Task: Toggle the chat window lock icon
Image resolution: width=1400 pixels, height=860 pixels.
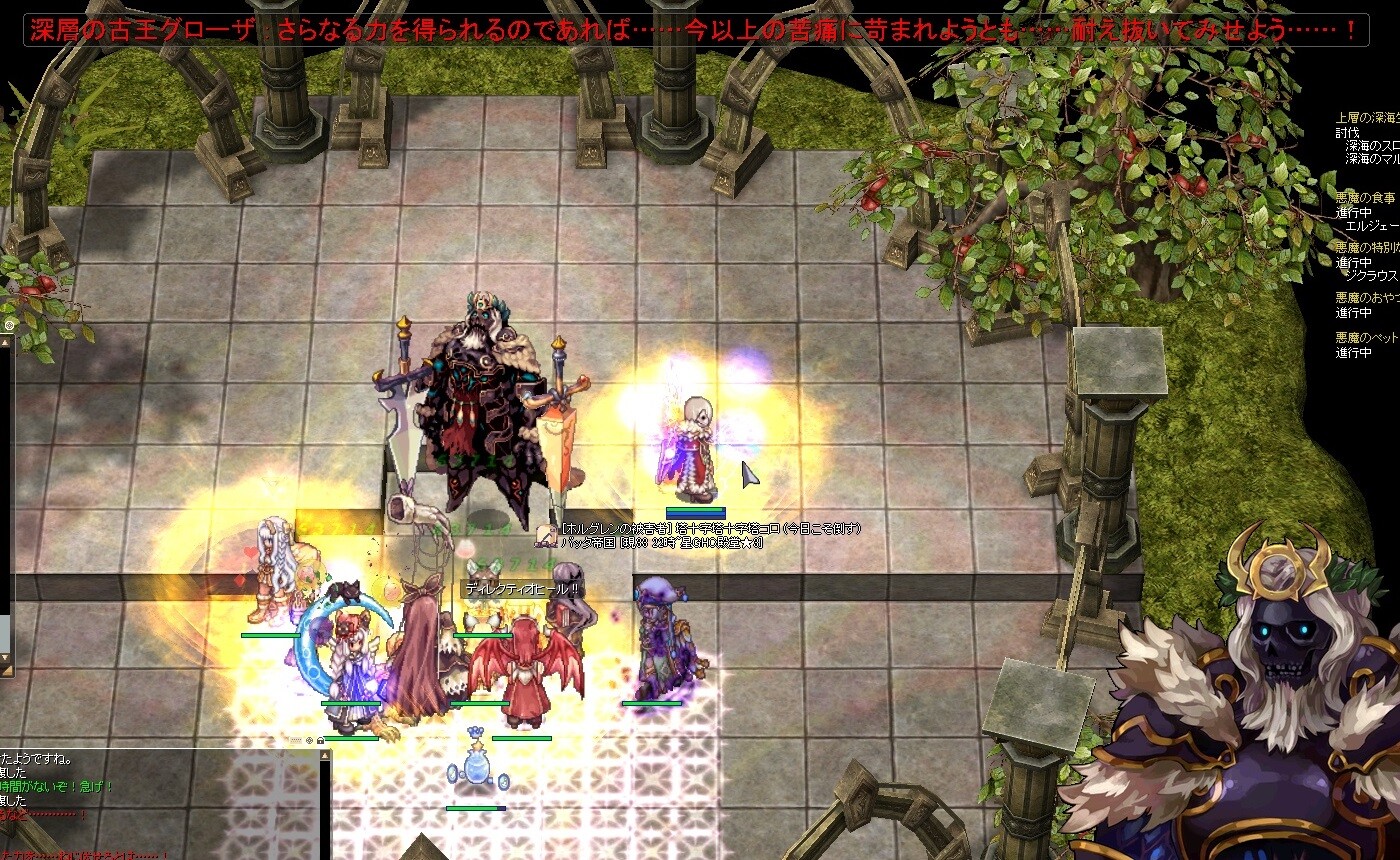Action: click(x=322, y=741)
